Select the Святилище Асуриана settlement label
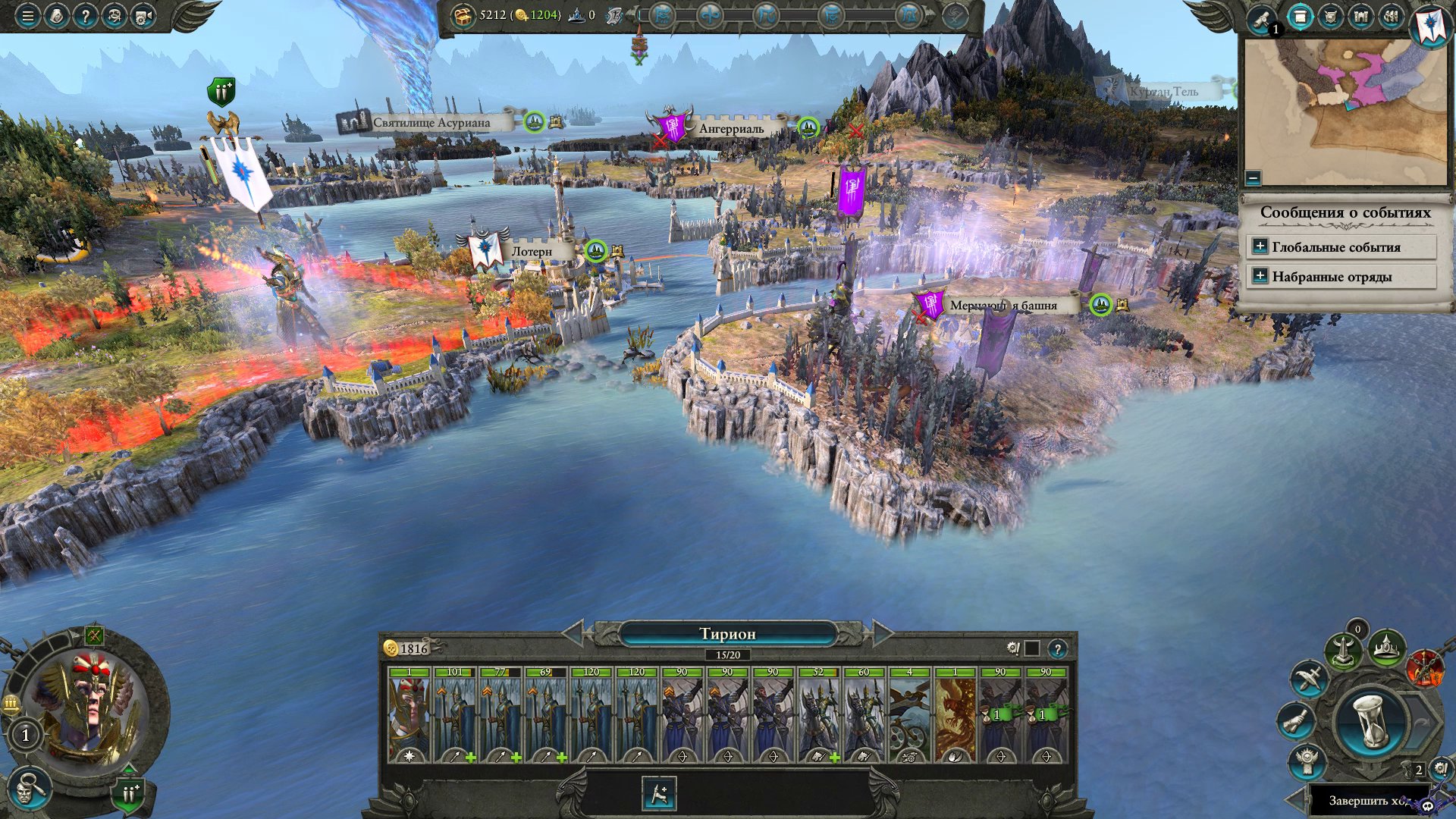 (x=431, y=123)
